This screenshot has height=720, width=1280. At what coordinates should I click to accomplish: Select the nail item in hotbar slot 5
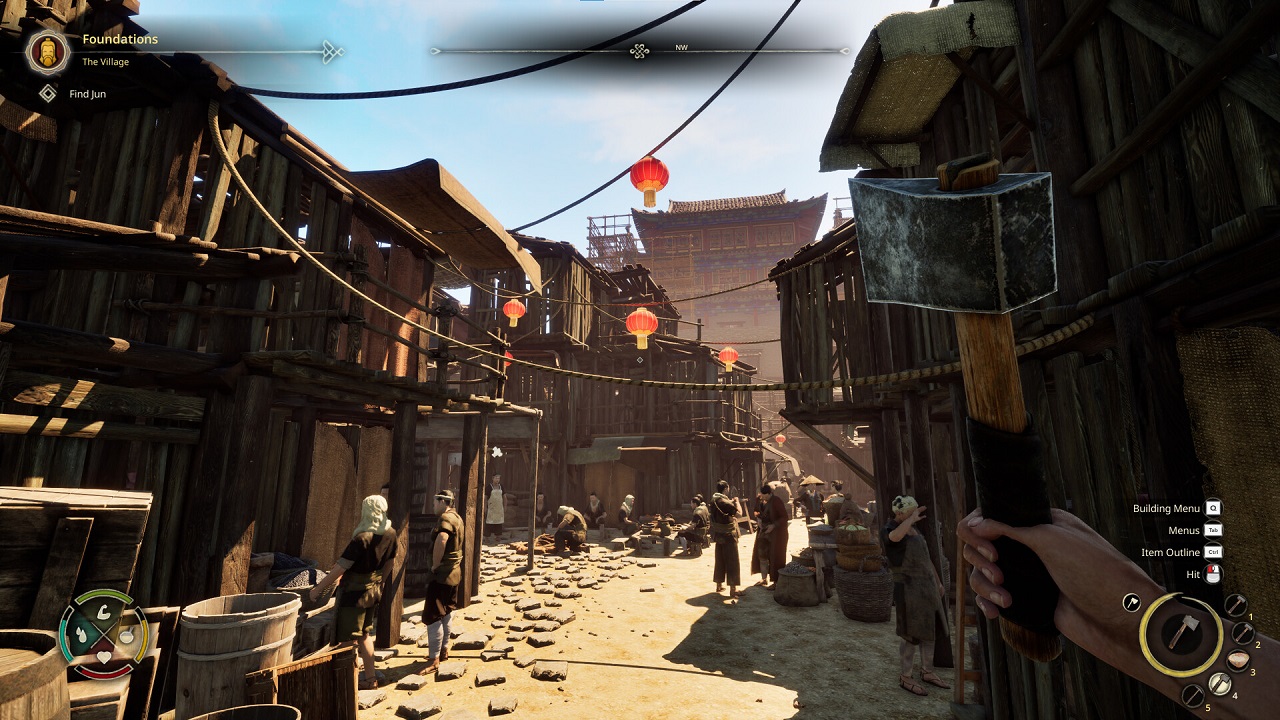pos(1191,696)
